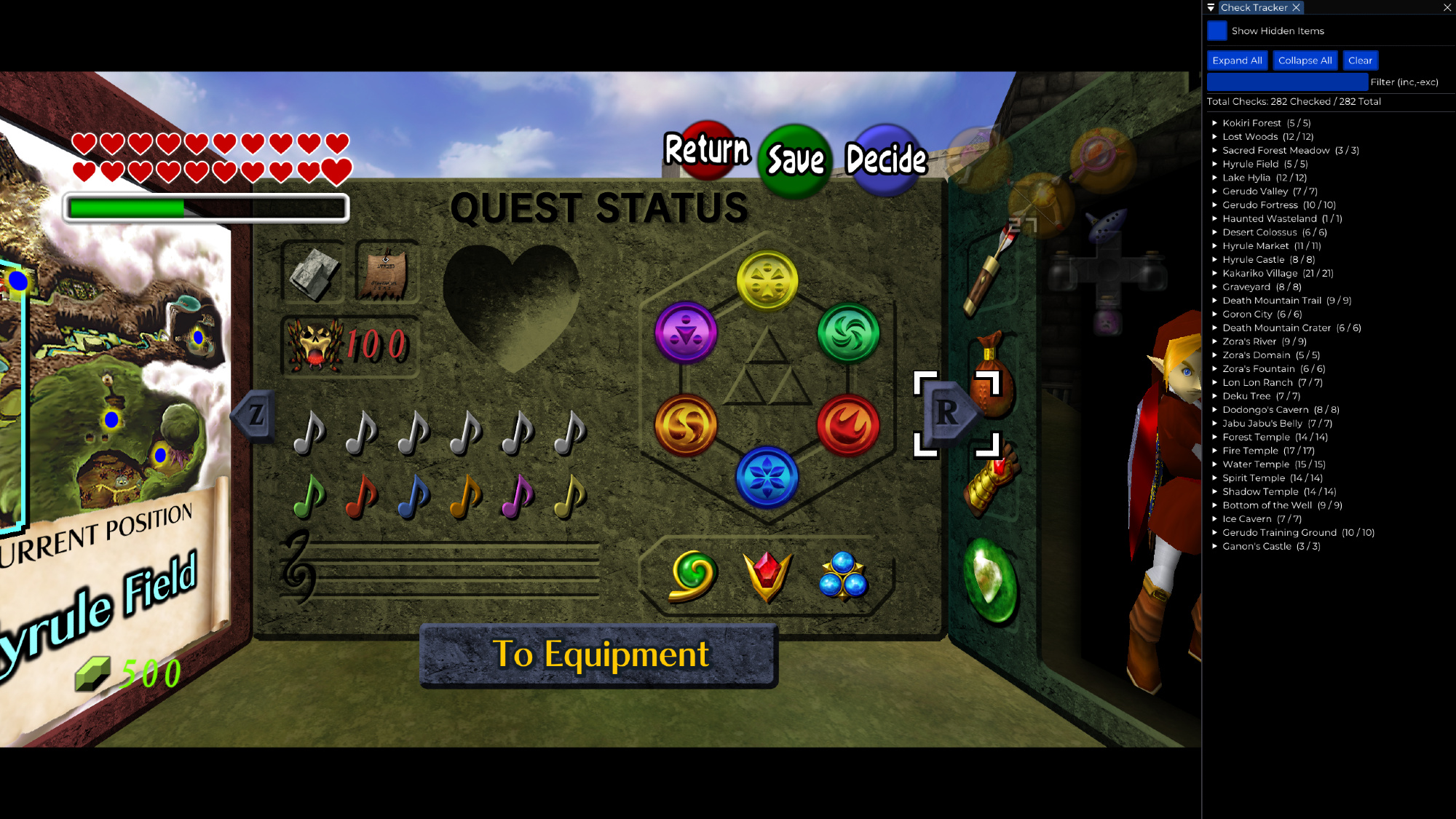
Task: Select the blue Water Medallion
Action: click(767, 478)
